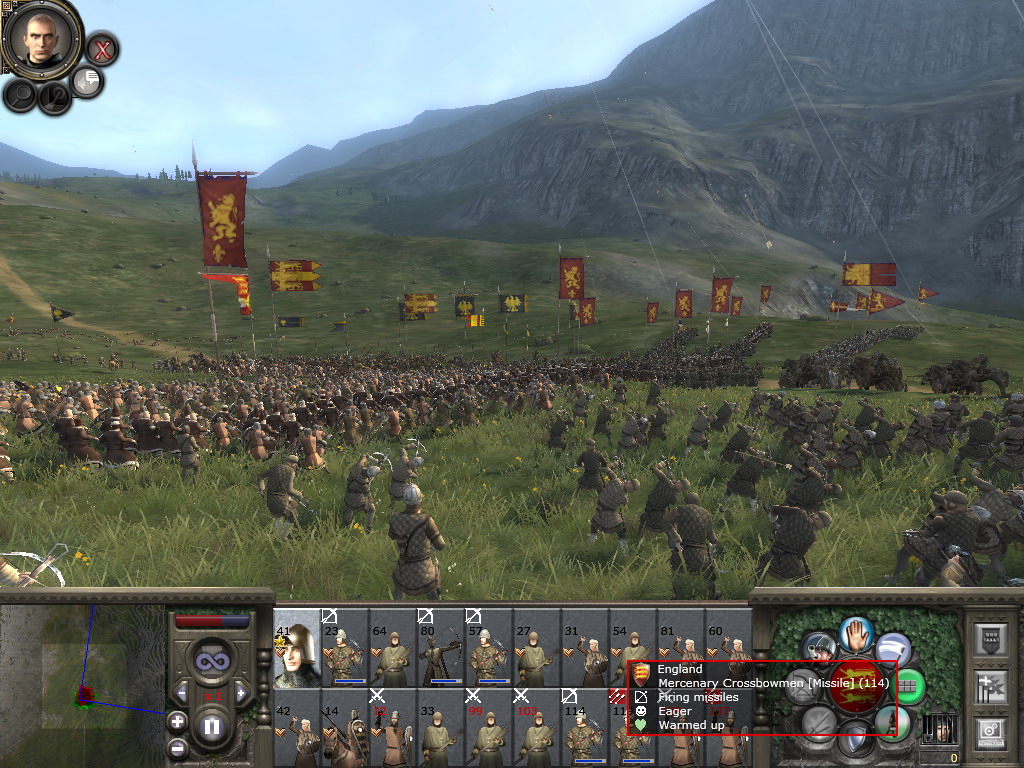1024x768 pixels.
Task: Click the green formation grid button
Action: [x=908, y=686]
